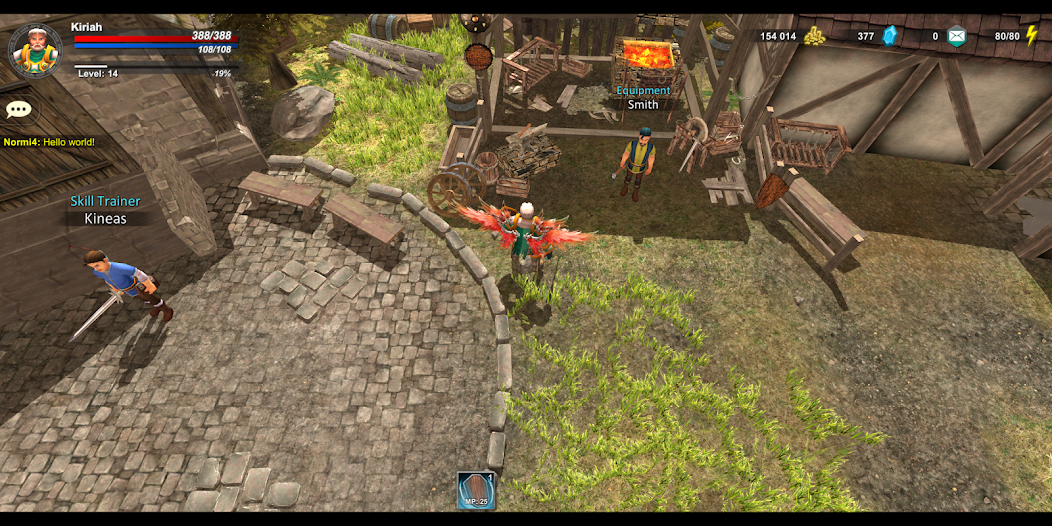Screen dimensions: 1052x526
Task: Open the mail envelope icon
Action: click(957, 36)
